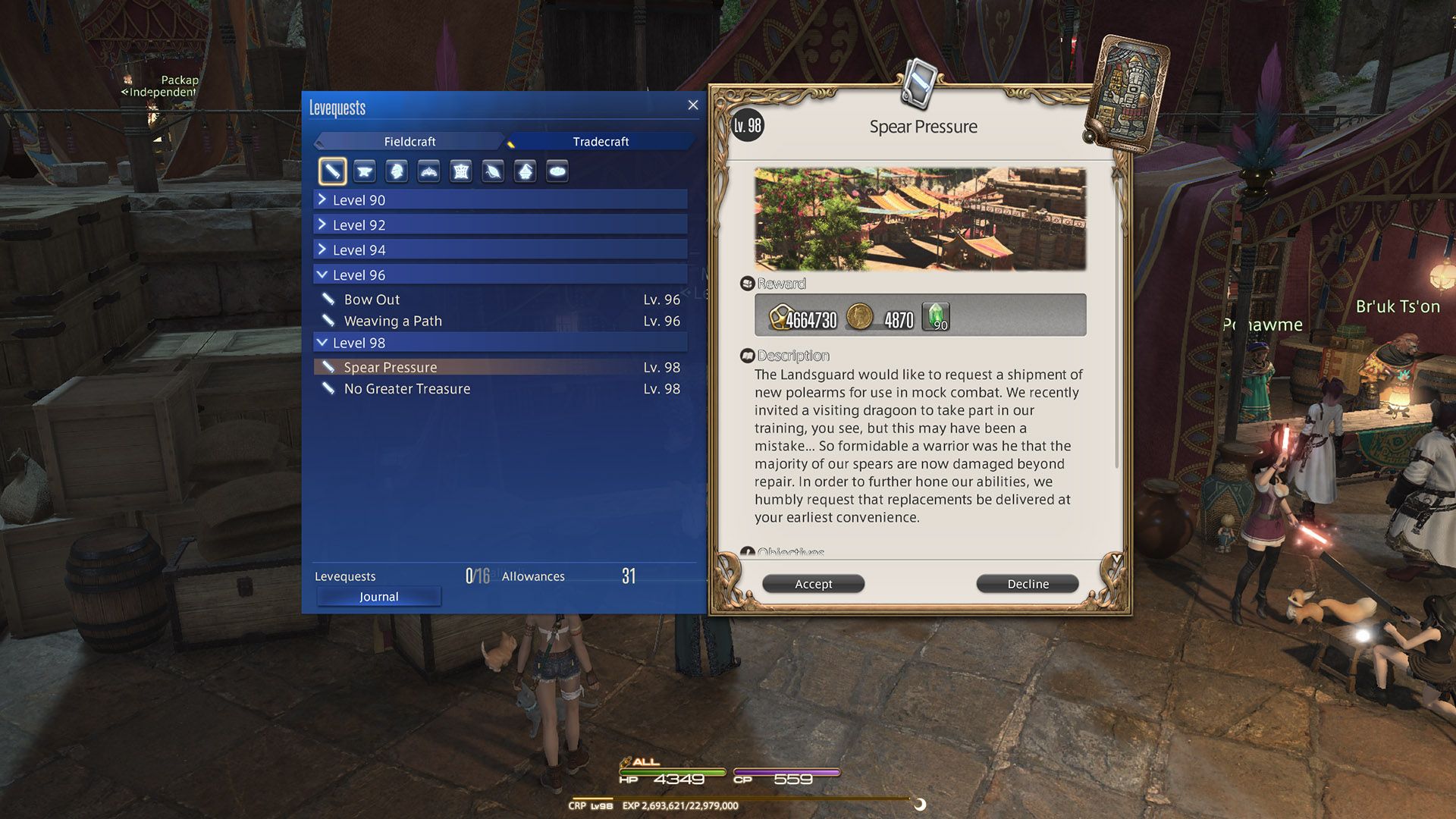The image size is (1456, 819).
Task: Switch to the Fieldcraft tab
Action: pos(410,141)
